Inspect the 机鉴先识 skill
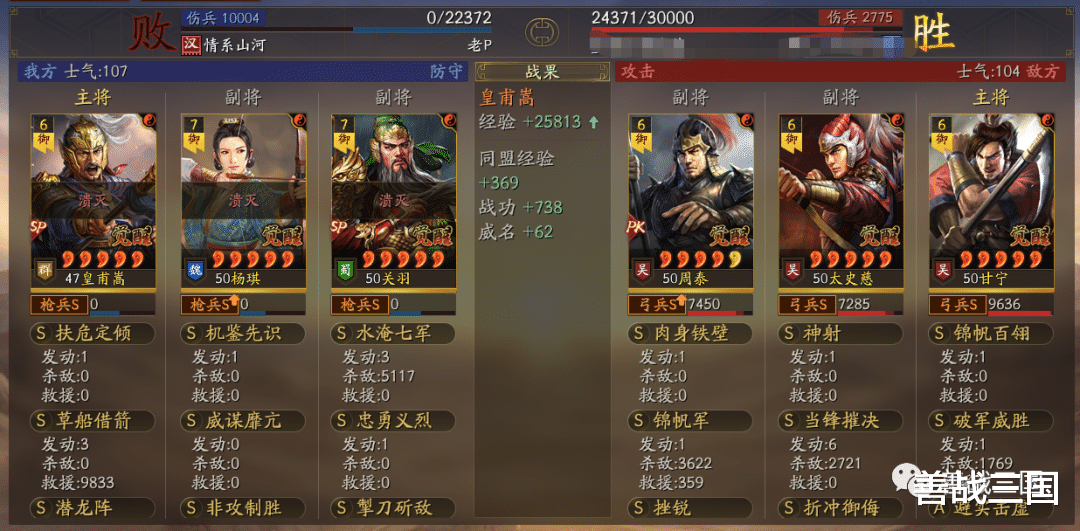 242,333
